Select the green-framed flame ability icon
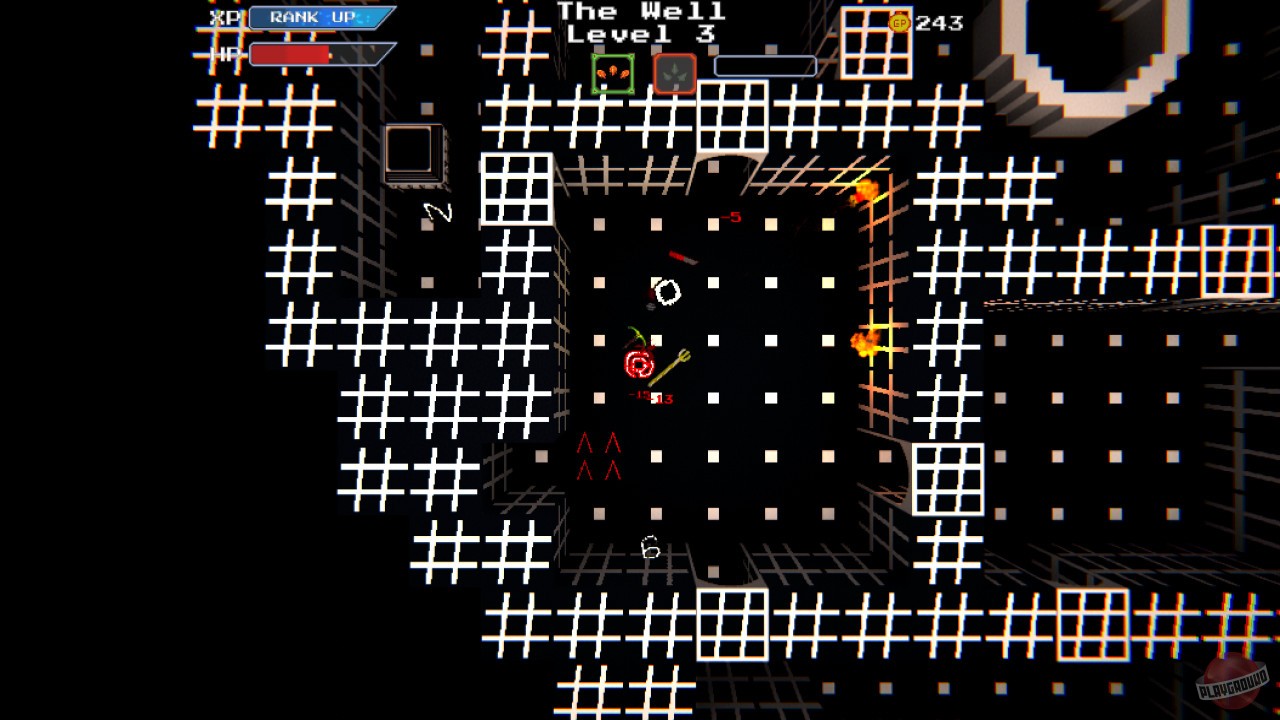The image size is (1280, 720). 612,72
